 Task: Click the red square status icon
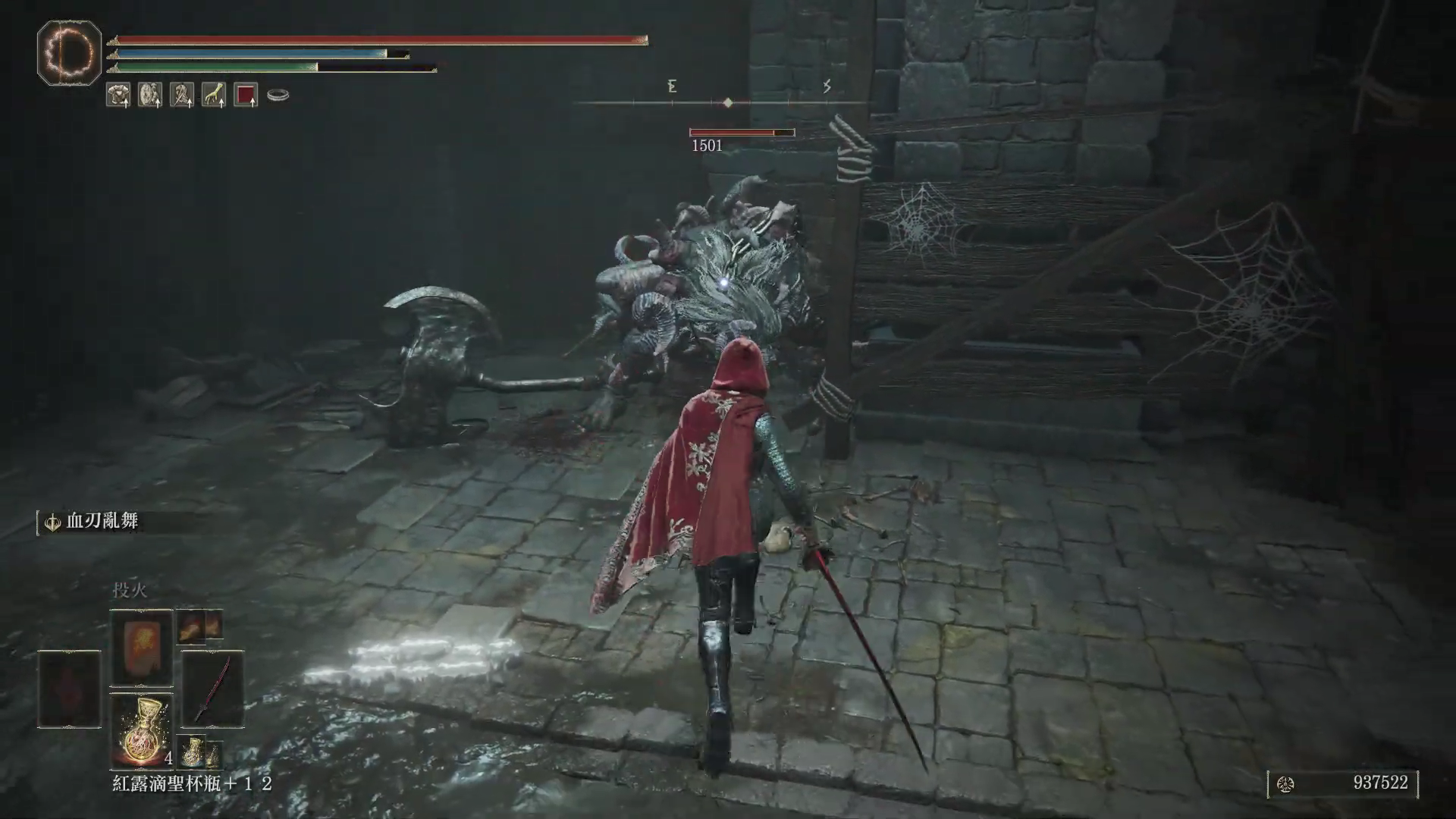tap(246, 95)
